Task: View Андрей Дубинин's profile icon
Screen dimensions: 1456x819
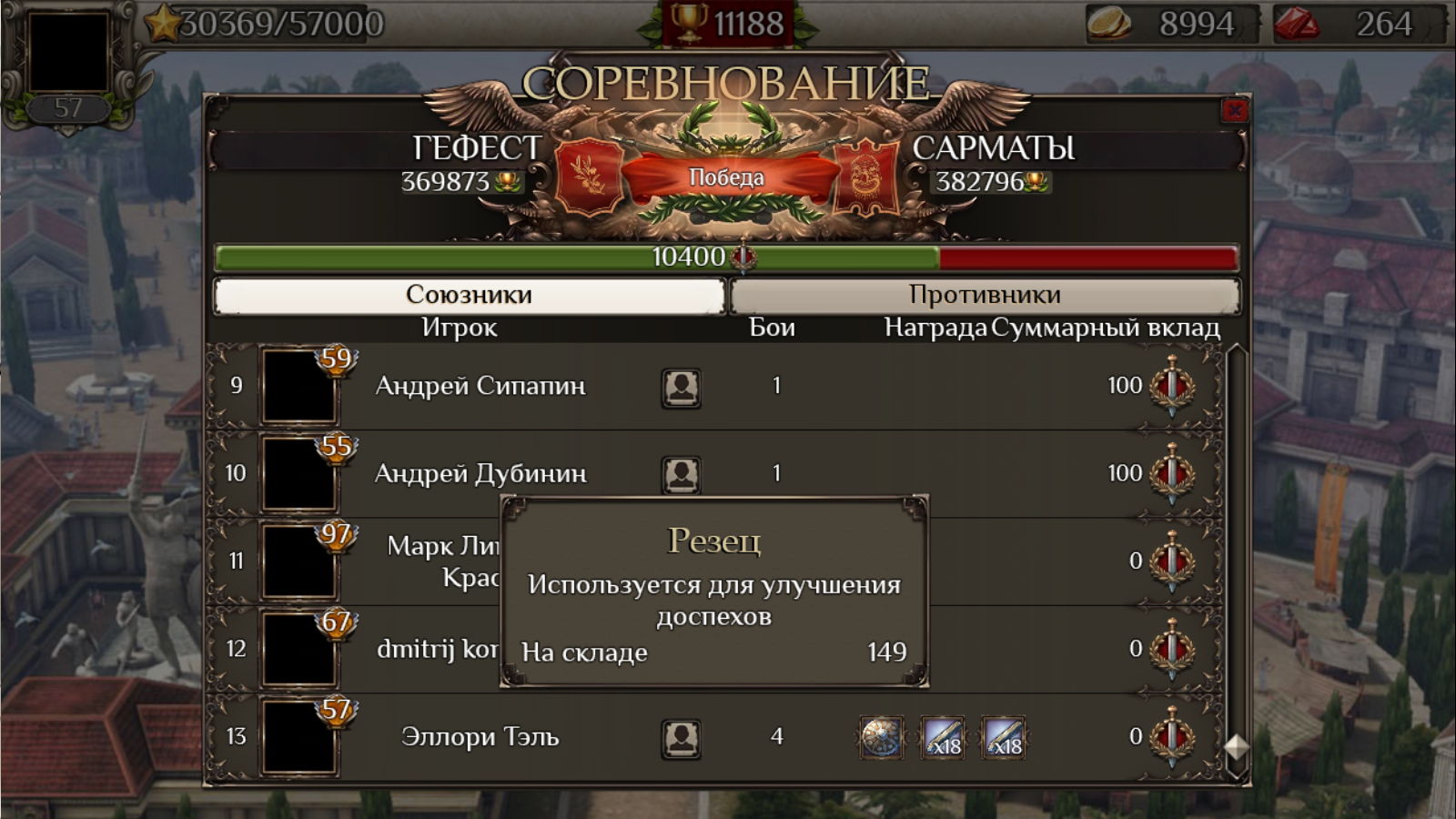Action: 681,474
